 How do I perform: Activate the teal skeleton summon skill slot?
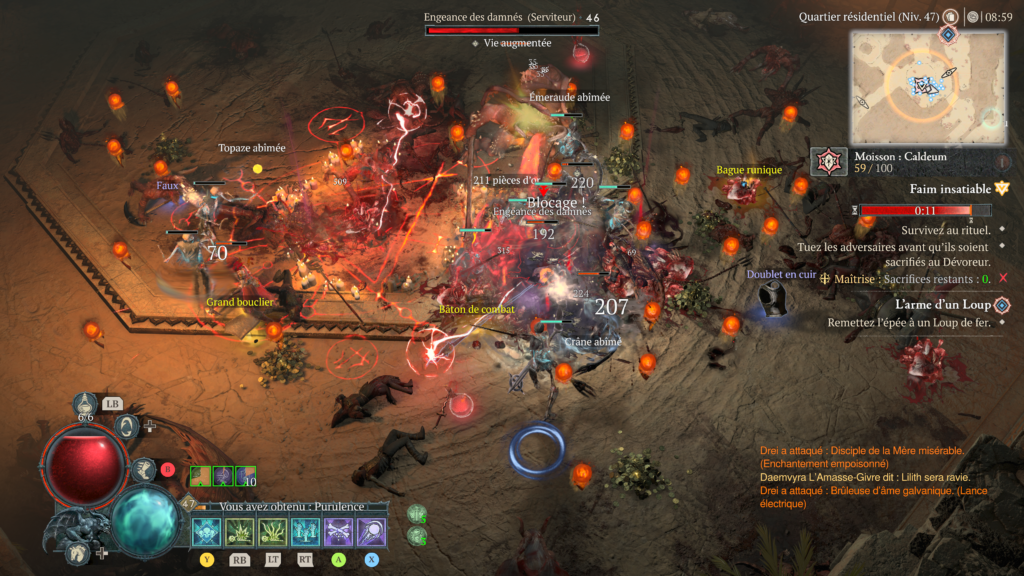tap(305, 531)
